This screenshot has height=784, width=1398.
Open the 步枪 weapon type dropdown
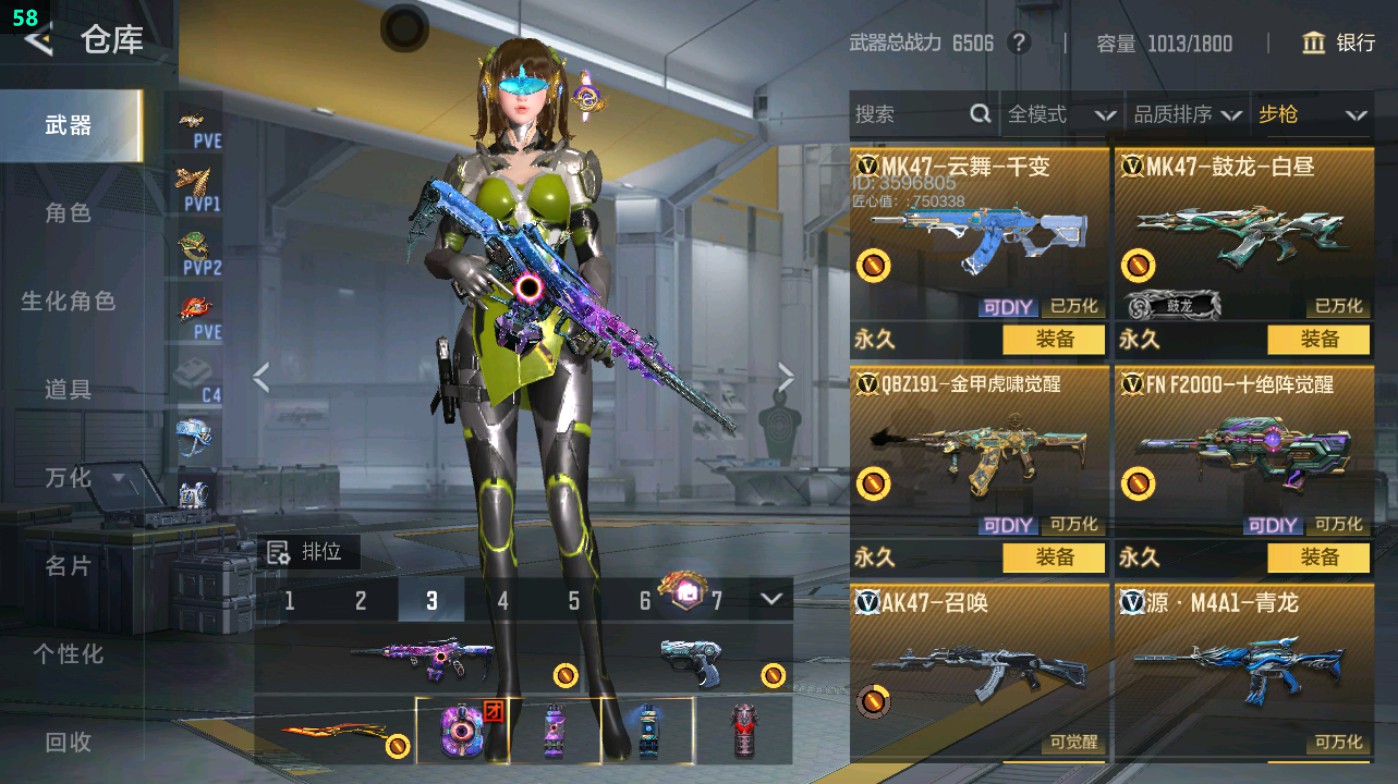tap(1312, 115)
